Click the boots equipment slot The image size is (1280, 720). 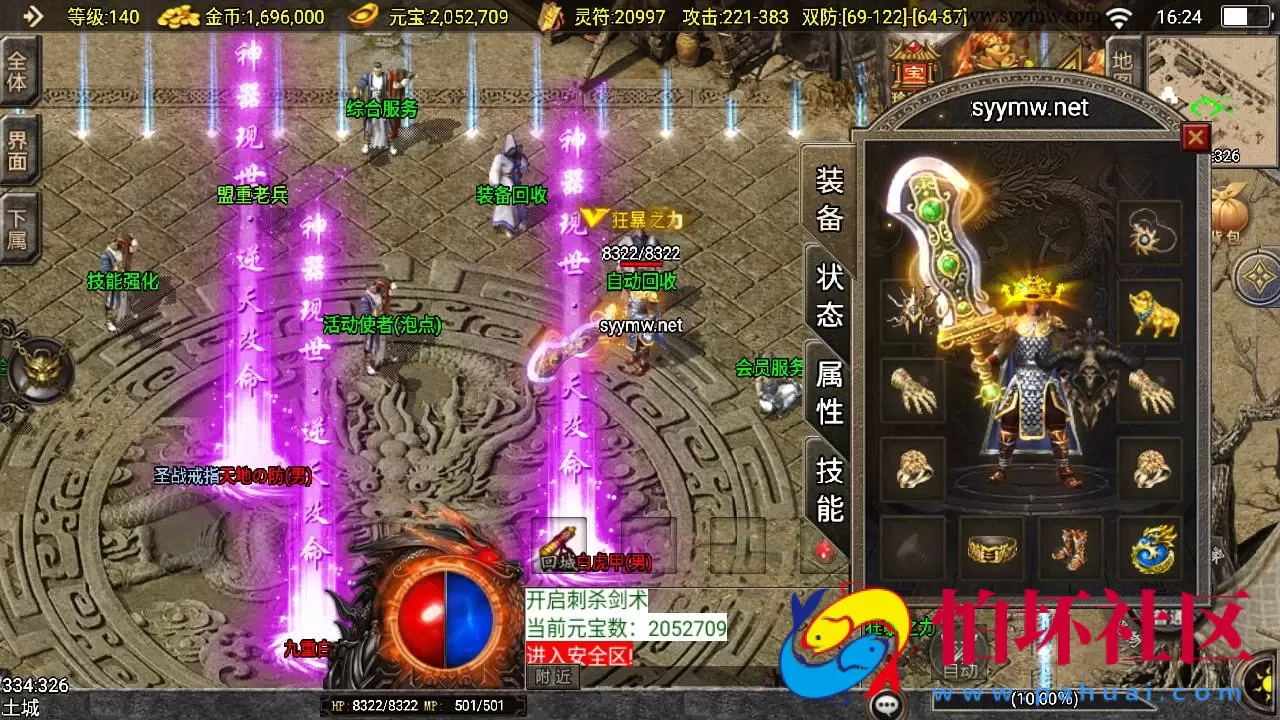[x=1072, y=546]
